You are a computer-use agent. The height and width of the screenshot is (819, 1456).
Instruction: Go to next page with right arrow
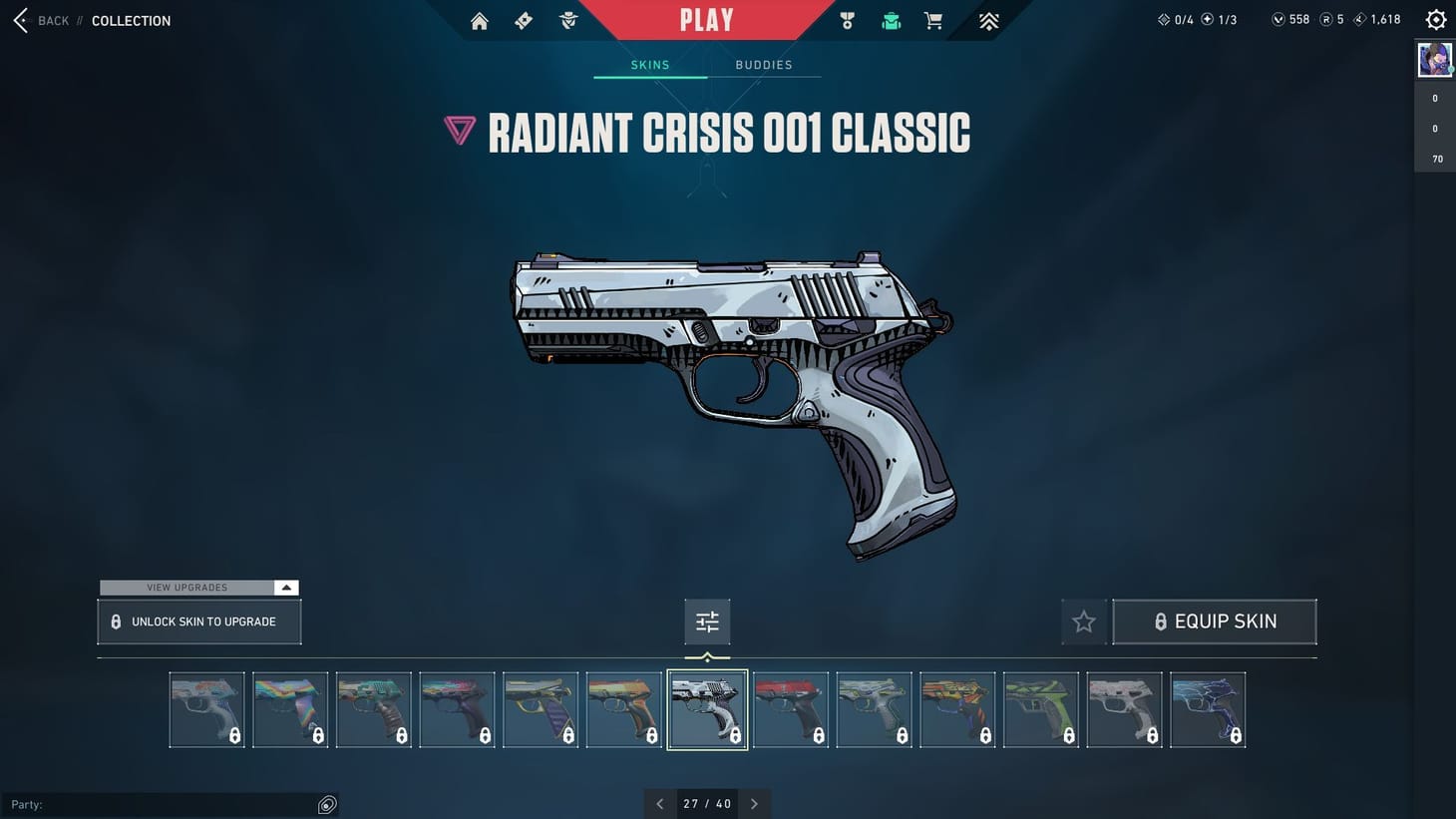click(755, 803)
